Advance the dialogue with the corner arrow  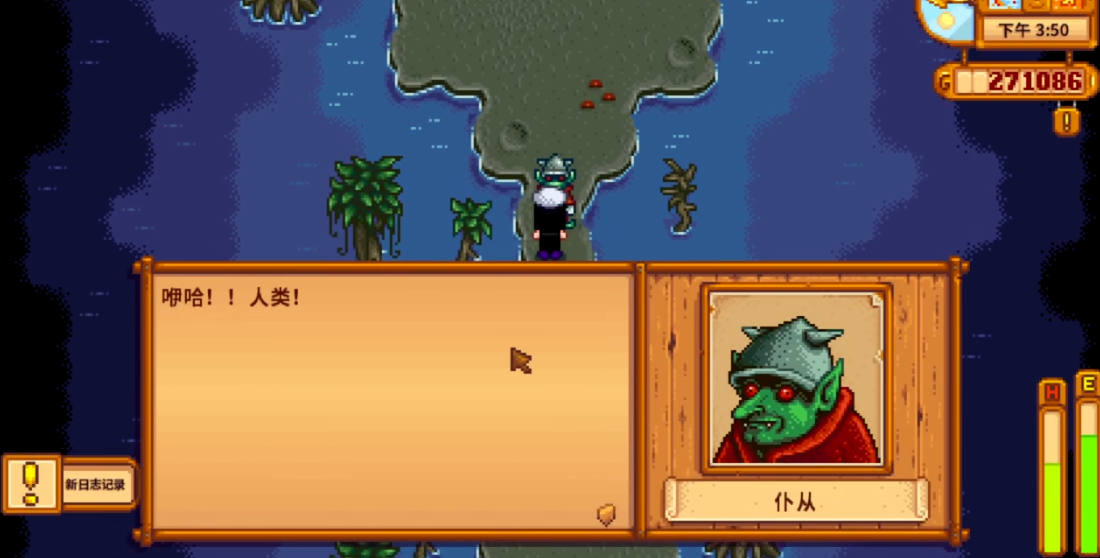point(606,514)
